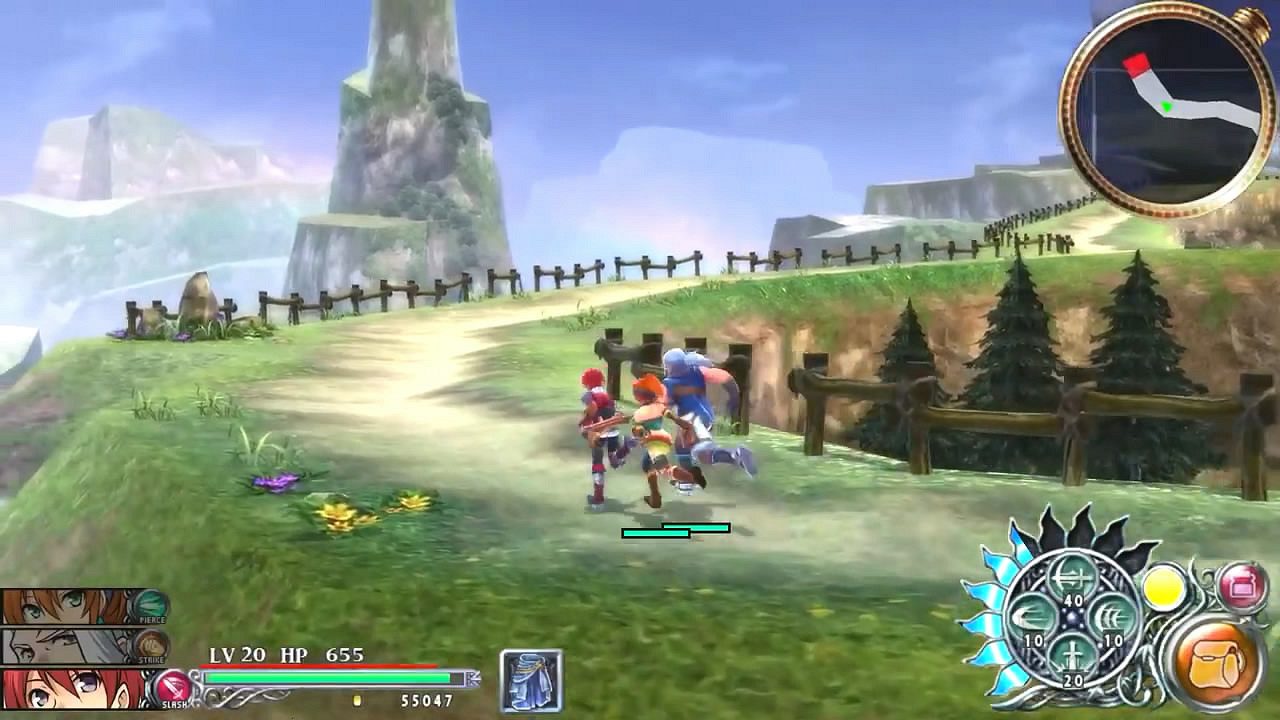Image resolution: width=1280 pixels, height=720 pixels.
Task: Select the Strike attack type icon
Action: click(x=151, y=645)
